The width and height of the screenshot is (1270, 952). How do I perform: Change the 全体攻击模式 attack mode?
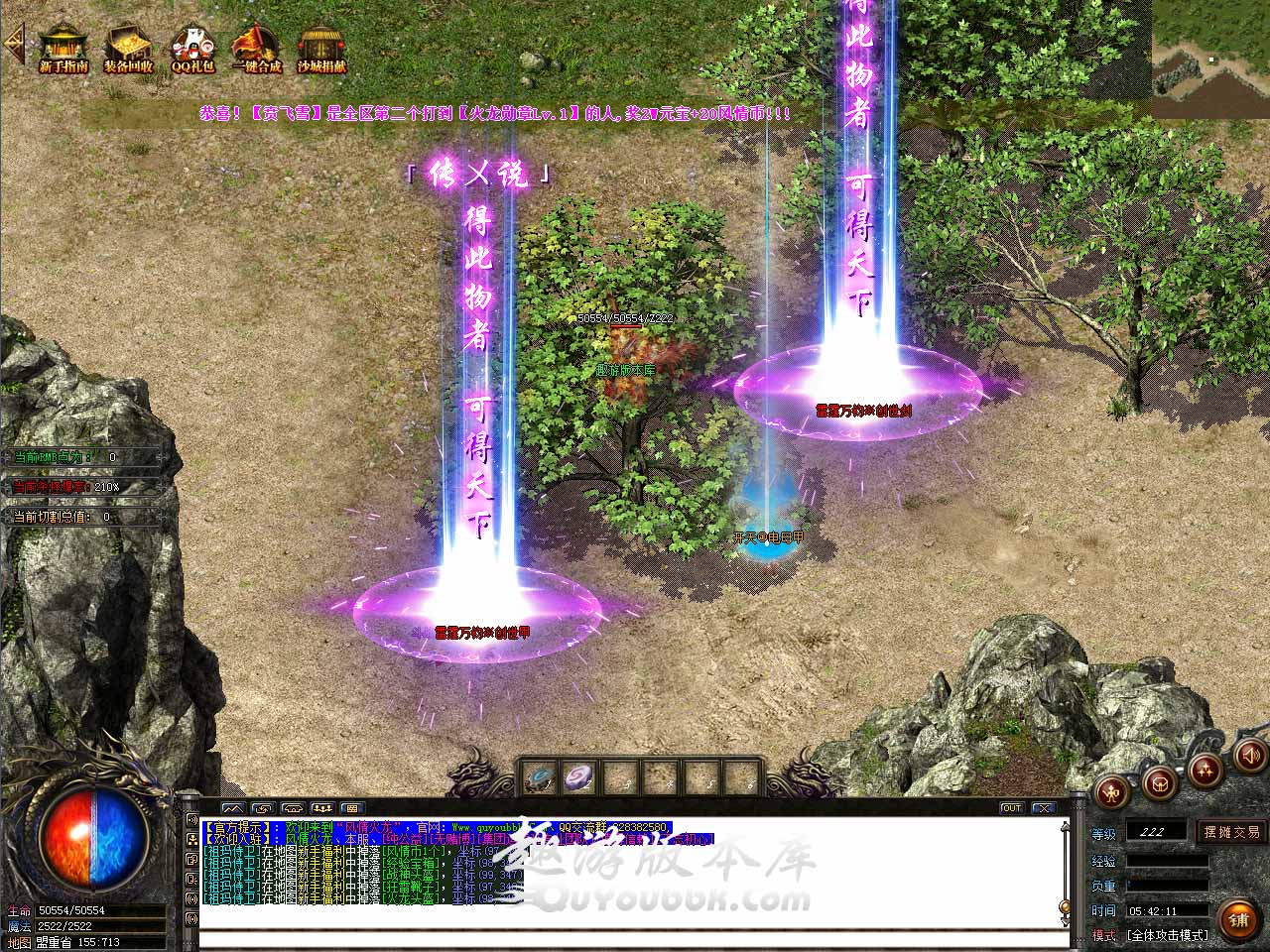[1167, 934]
